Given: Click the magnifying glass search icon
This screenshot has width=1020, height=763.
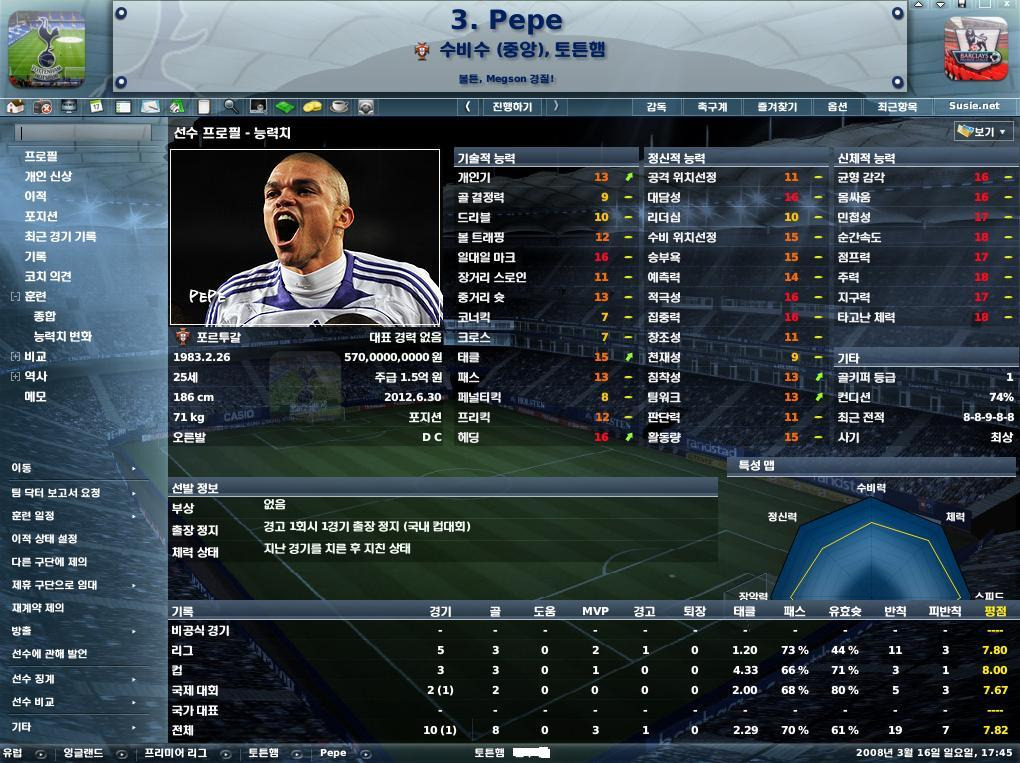Looking at the screenshot, I should coord(231,106).
